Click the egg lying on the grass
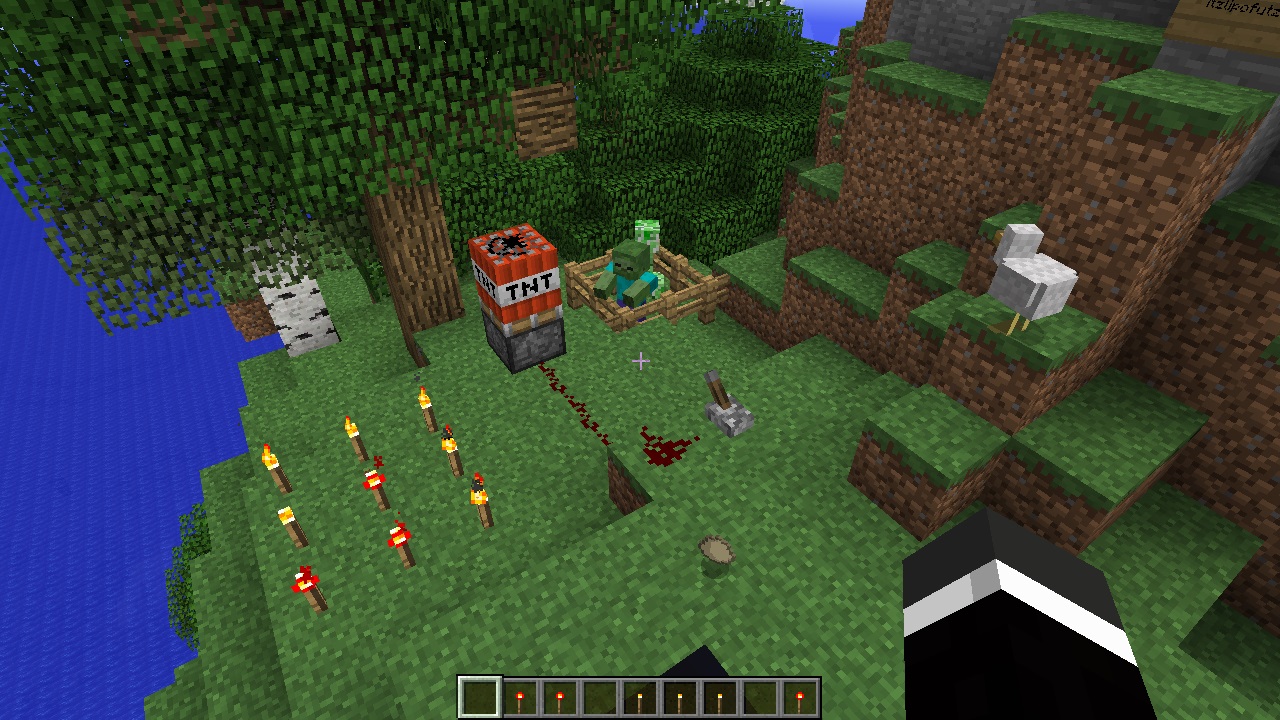This screenshot has width=1280, height=720. (716, 548)
